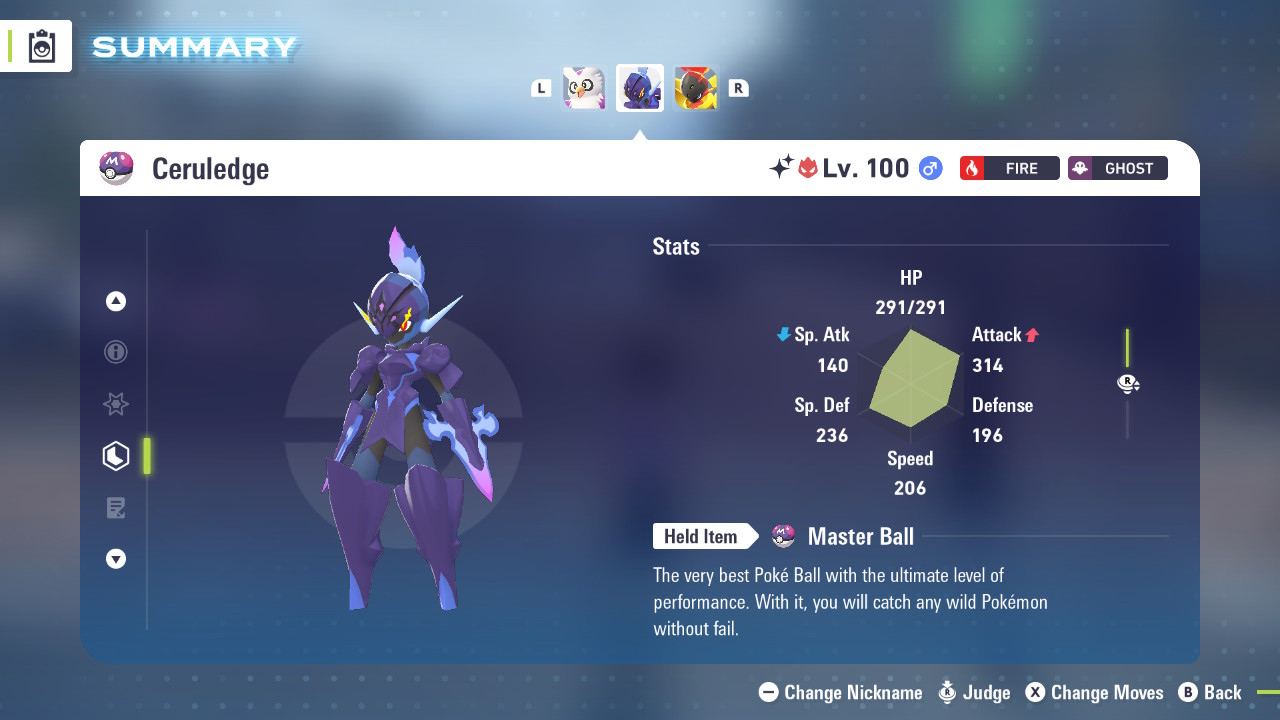Choose the Change Nickname option
This screenshot has width=1280, height=720.
tap(841, 692)
